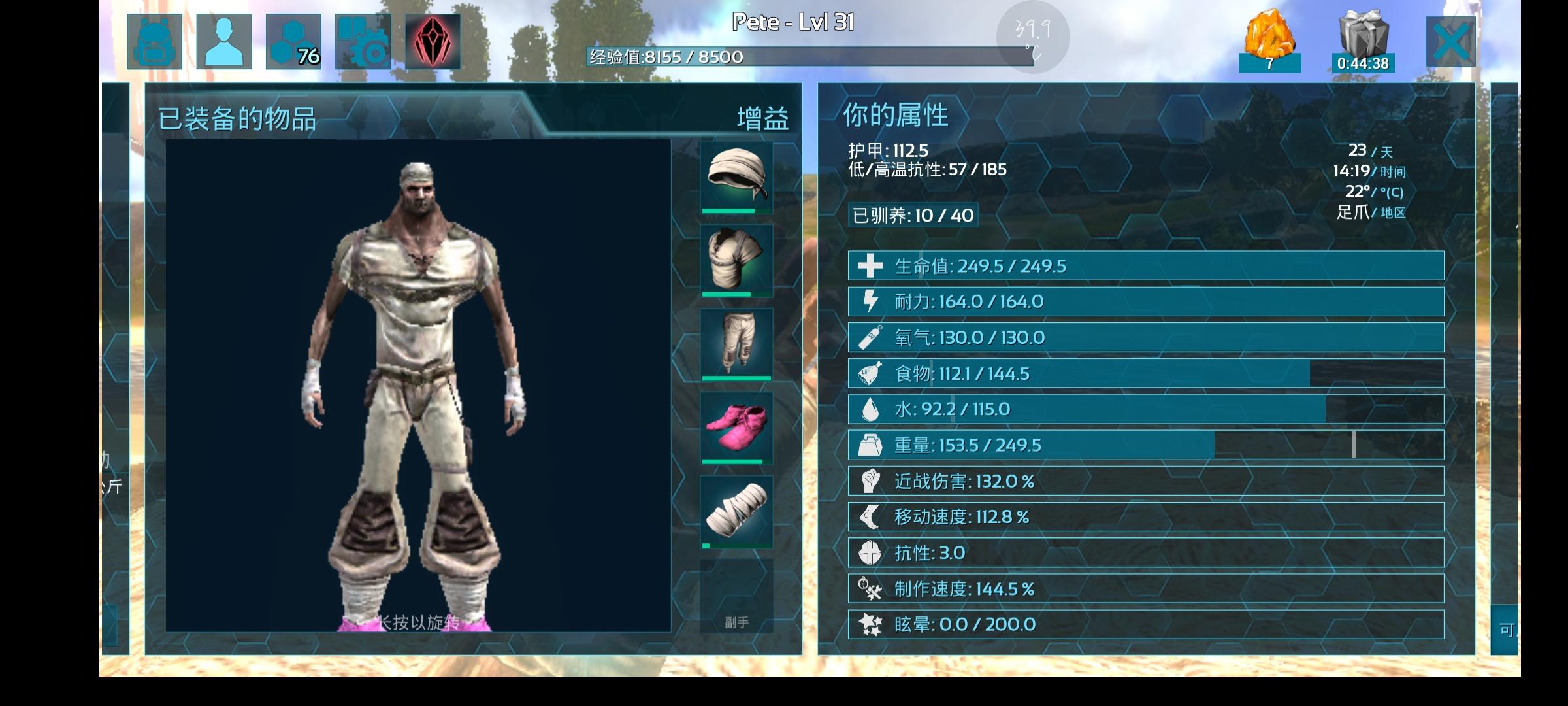Select the cloth gloves slot
The width and height of the screenshot is (1568, 706).
pyautogui.click(x=736, y=511)
